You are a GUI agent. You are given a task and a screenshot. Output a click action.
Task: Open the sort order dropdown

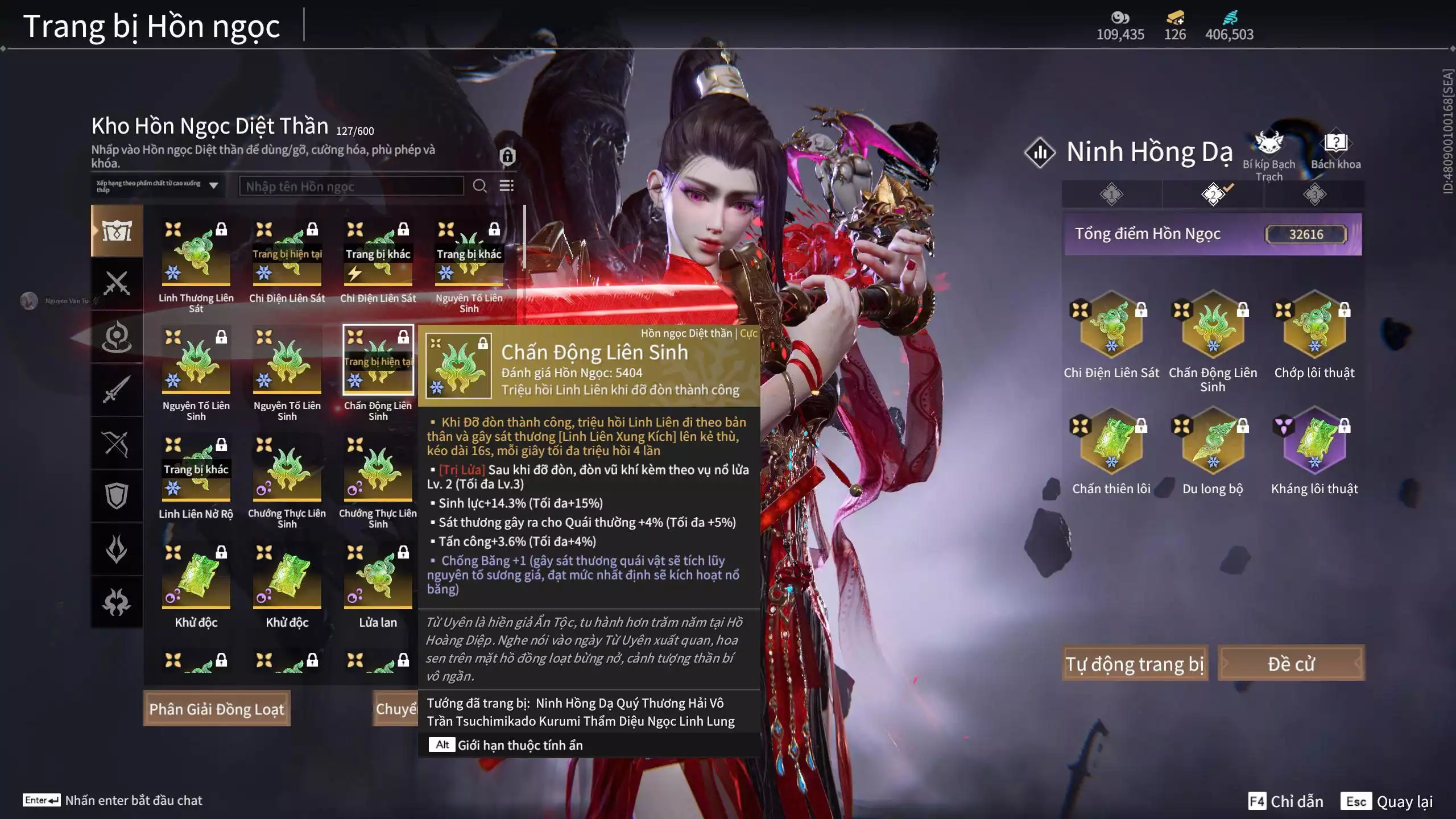[x=158, y=186]
